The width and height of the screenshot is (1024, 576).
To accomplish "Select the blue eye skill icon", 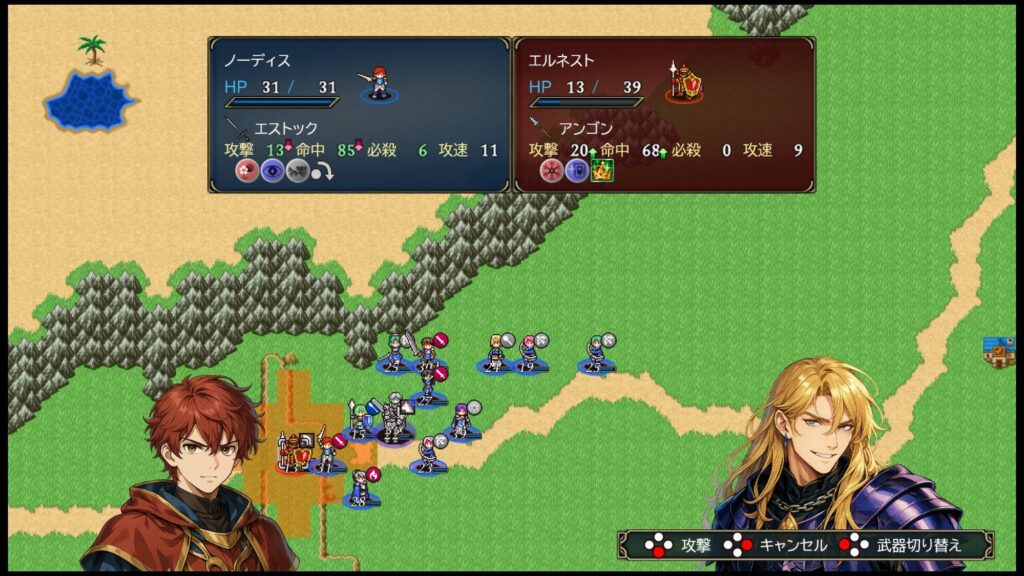I will pos(271,171).
